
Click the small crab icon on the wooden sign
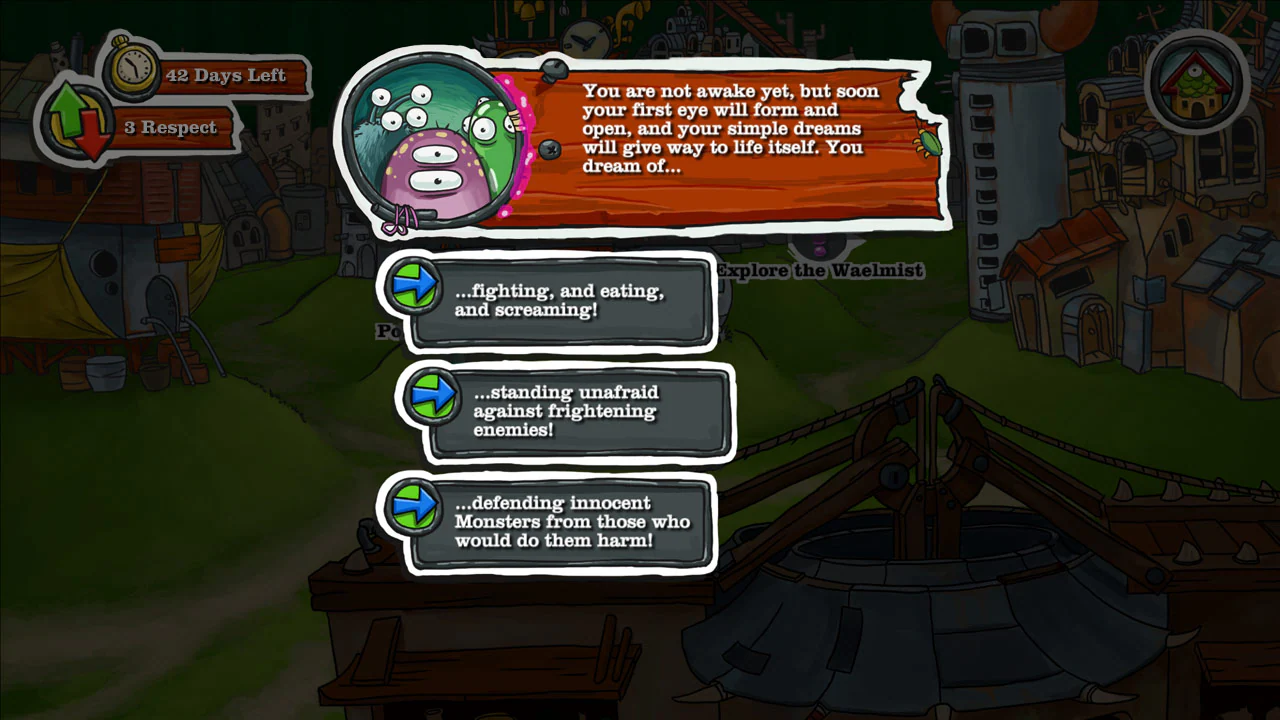(928, 143)
